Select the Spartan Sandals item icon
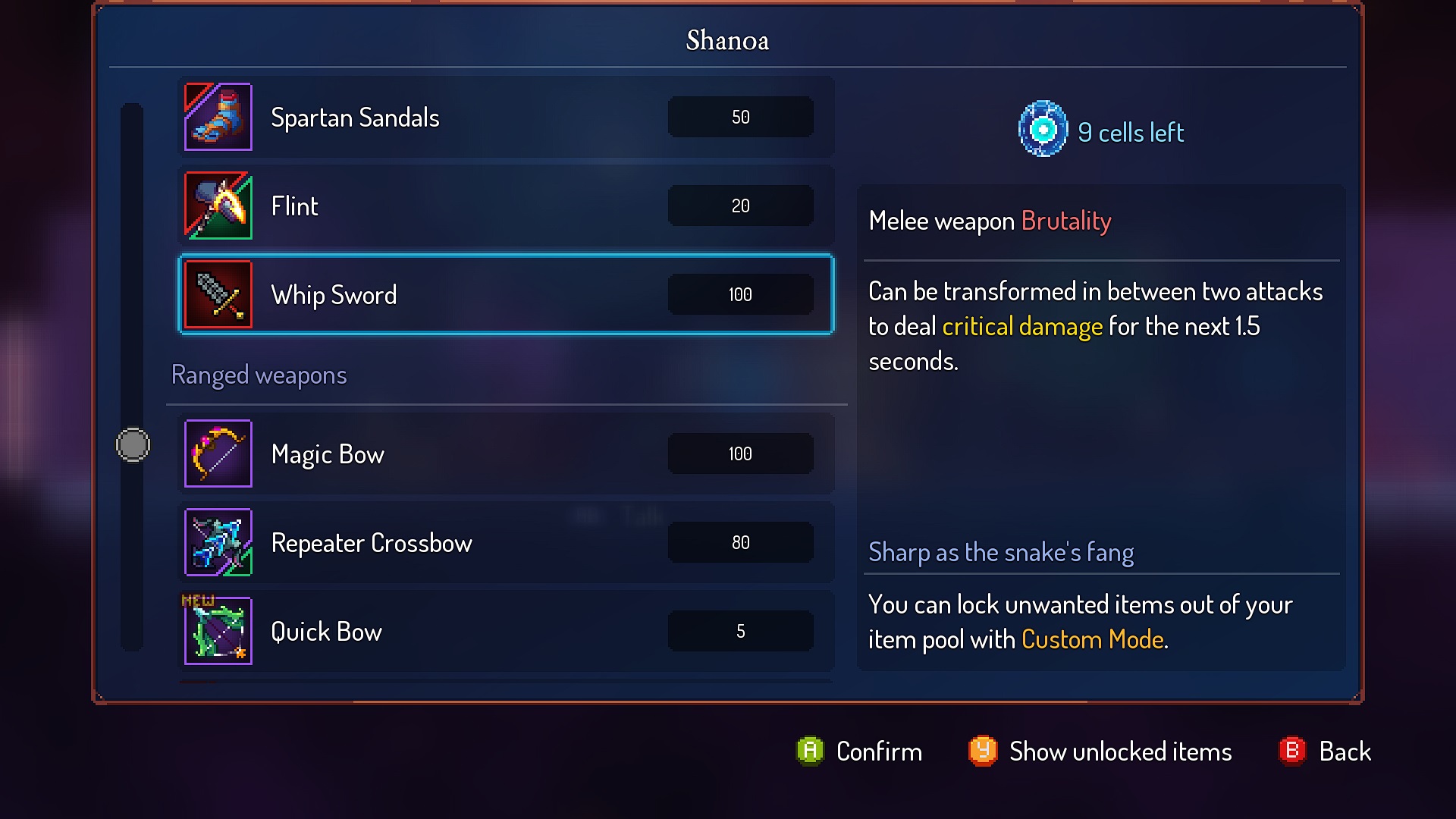The height and width of the screenshot is (819, 1456). pyautogui.click(x=218, y=117)
